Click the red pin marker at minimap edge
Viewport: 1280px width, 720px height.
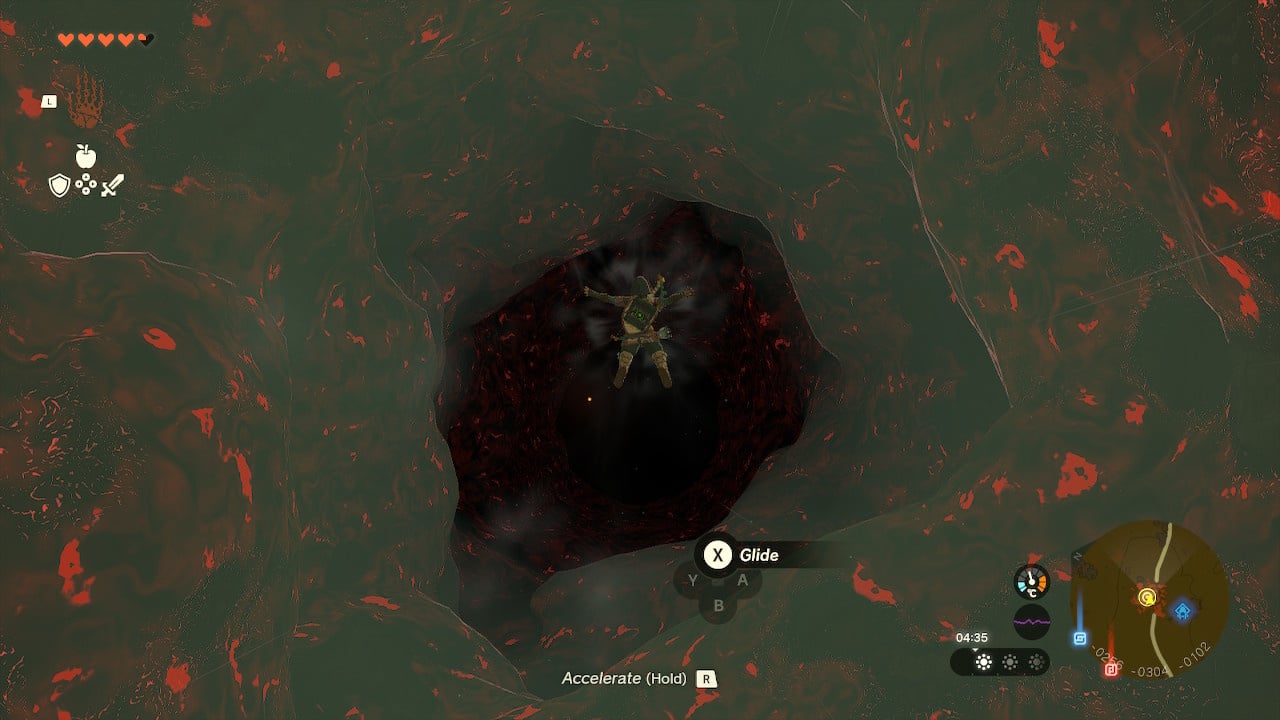(x=1110, y=669)
